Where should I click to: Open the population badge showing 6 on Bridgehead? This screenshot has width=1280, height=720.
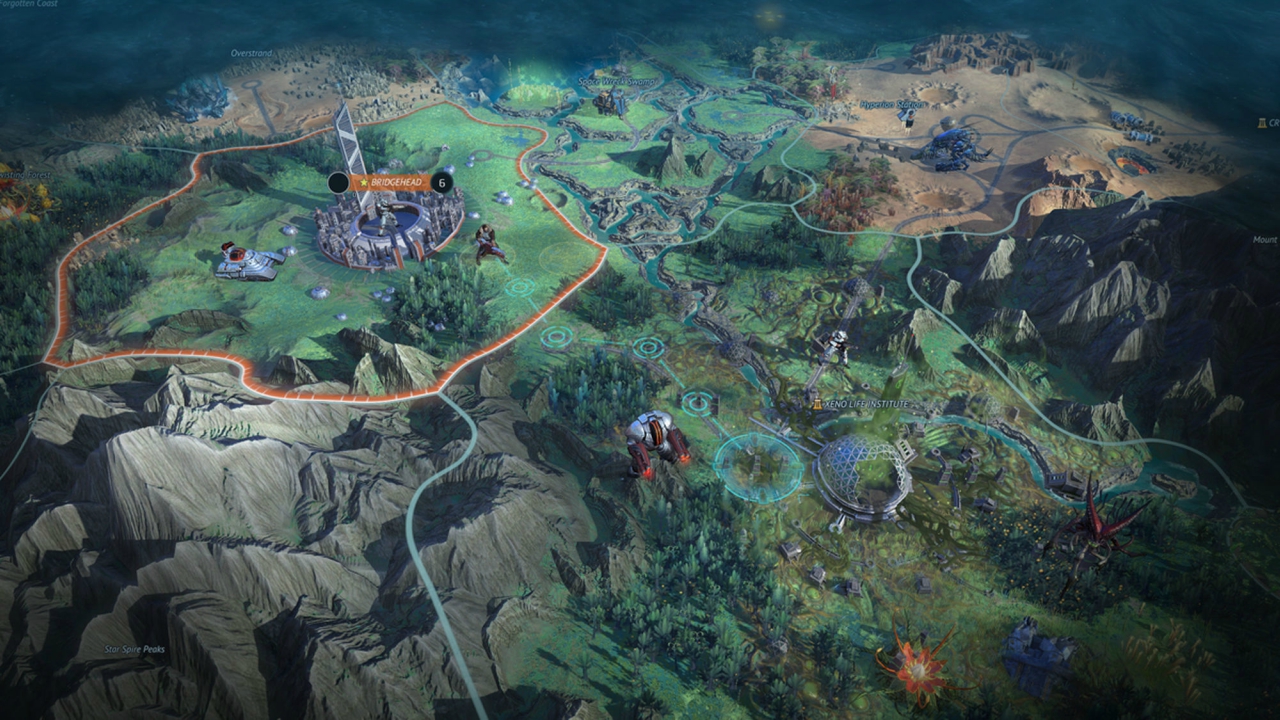tap(442, 182)
